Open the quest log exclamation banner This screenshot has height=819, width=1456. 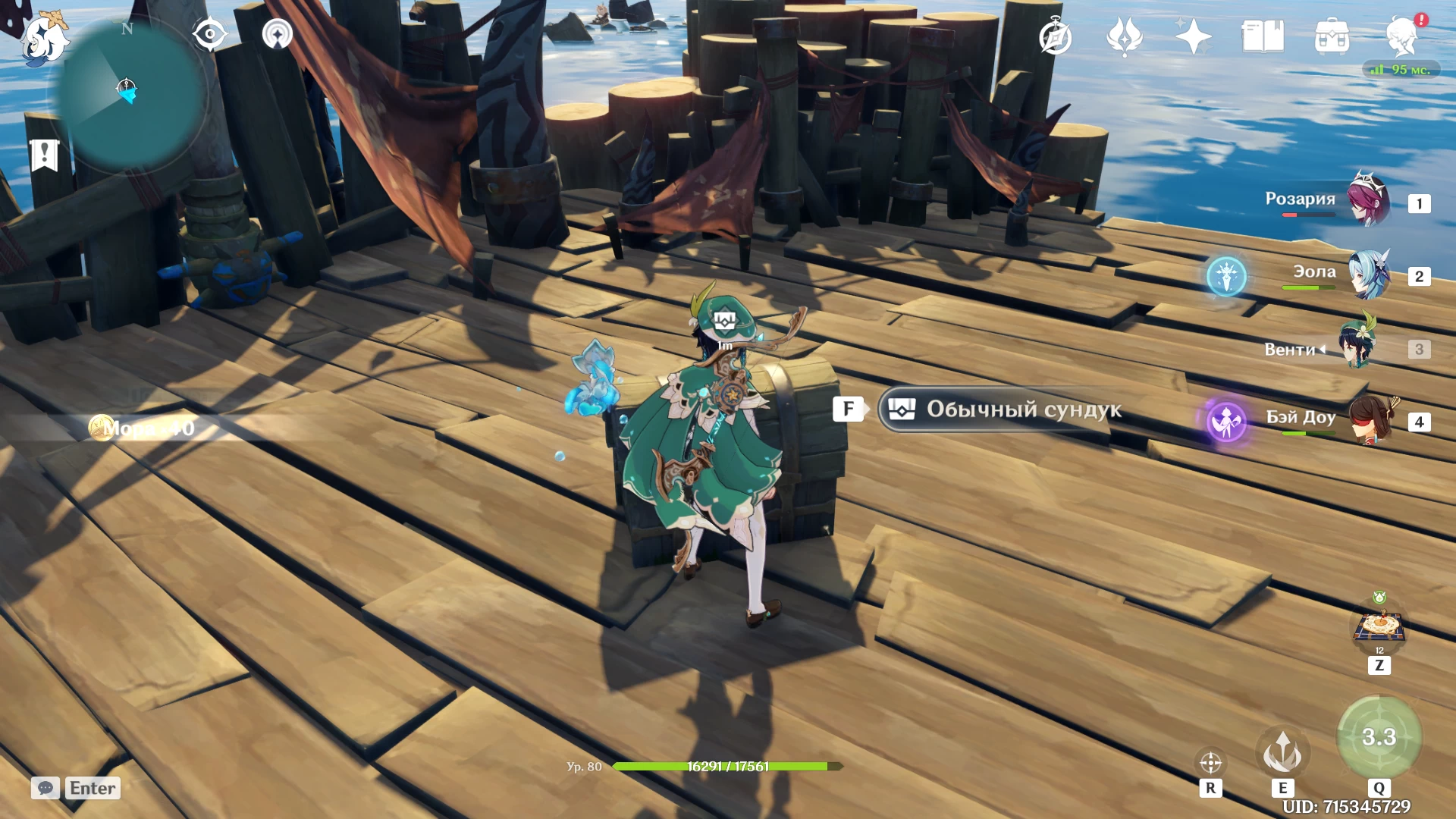point(44,155)
